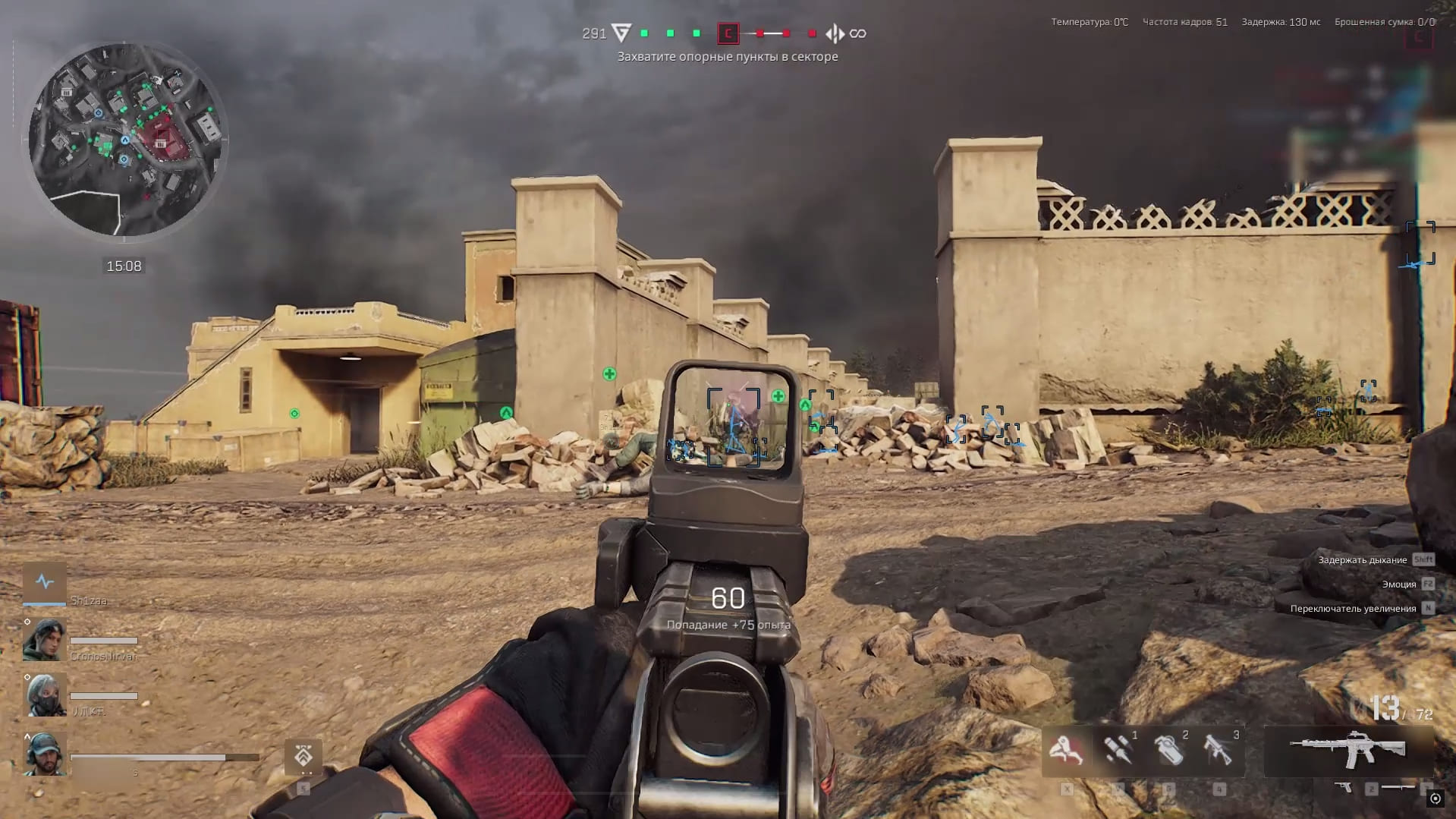Select squadmate CronosNirvan's portrait
This screenshot has width=1456, height=819.
[x=44, y=640]
